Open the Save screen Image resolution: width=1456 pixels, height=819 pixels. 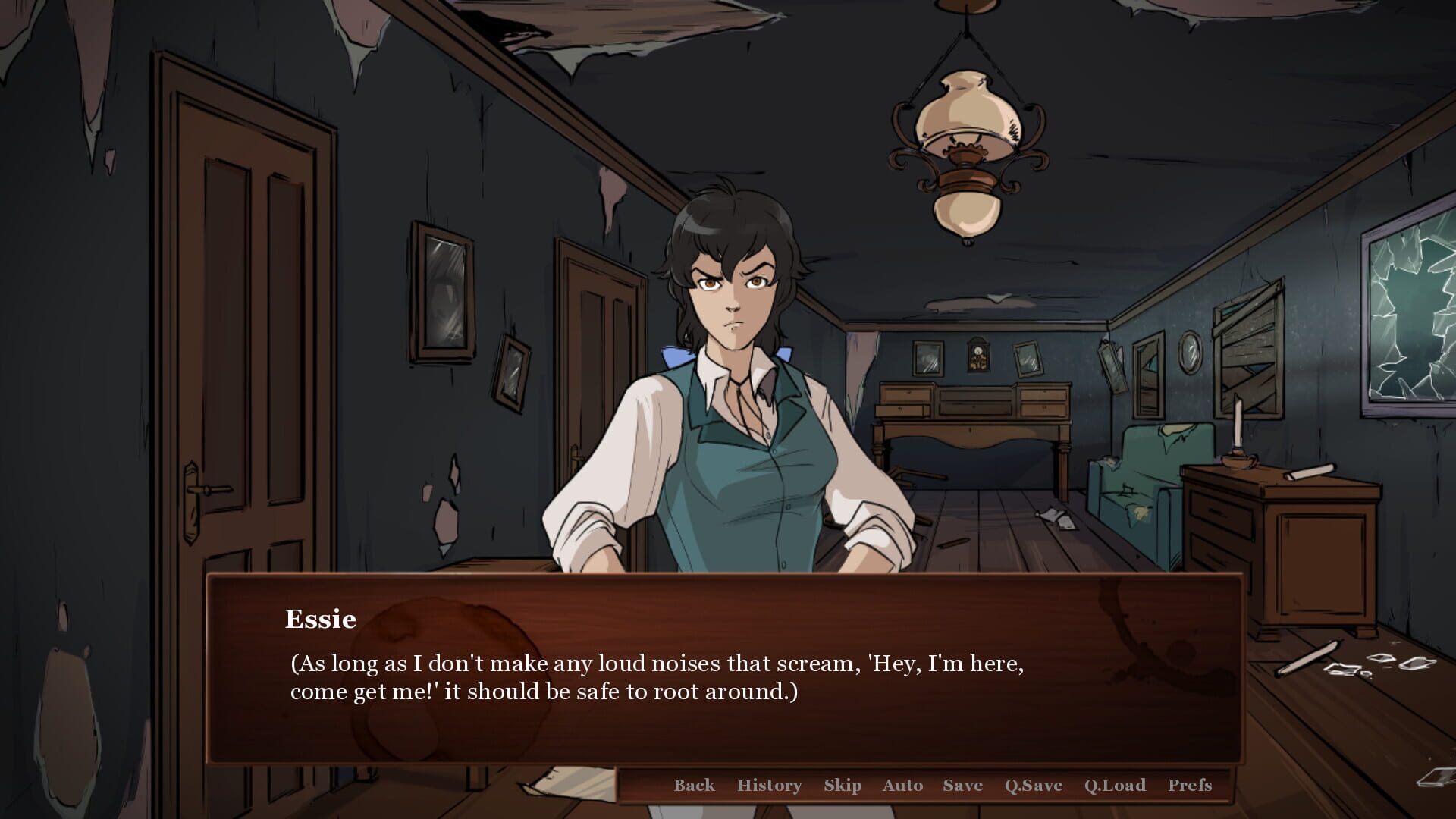(x=962, y=786)
